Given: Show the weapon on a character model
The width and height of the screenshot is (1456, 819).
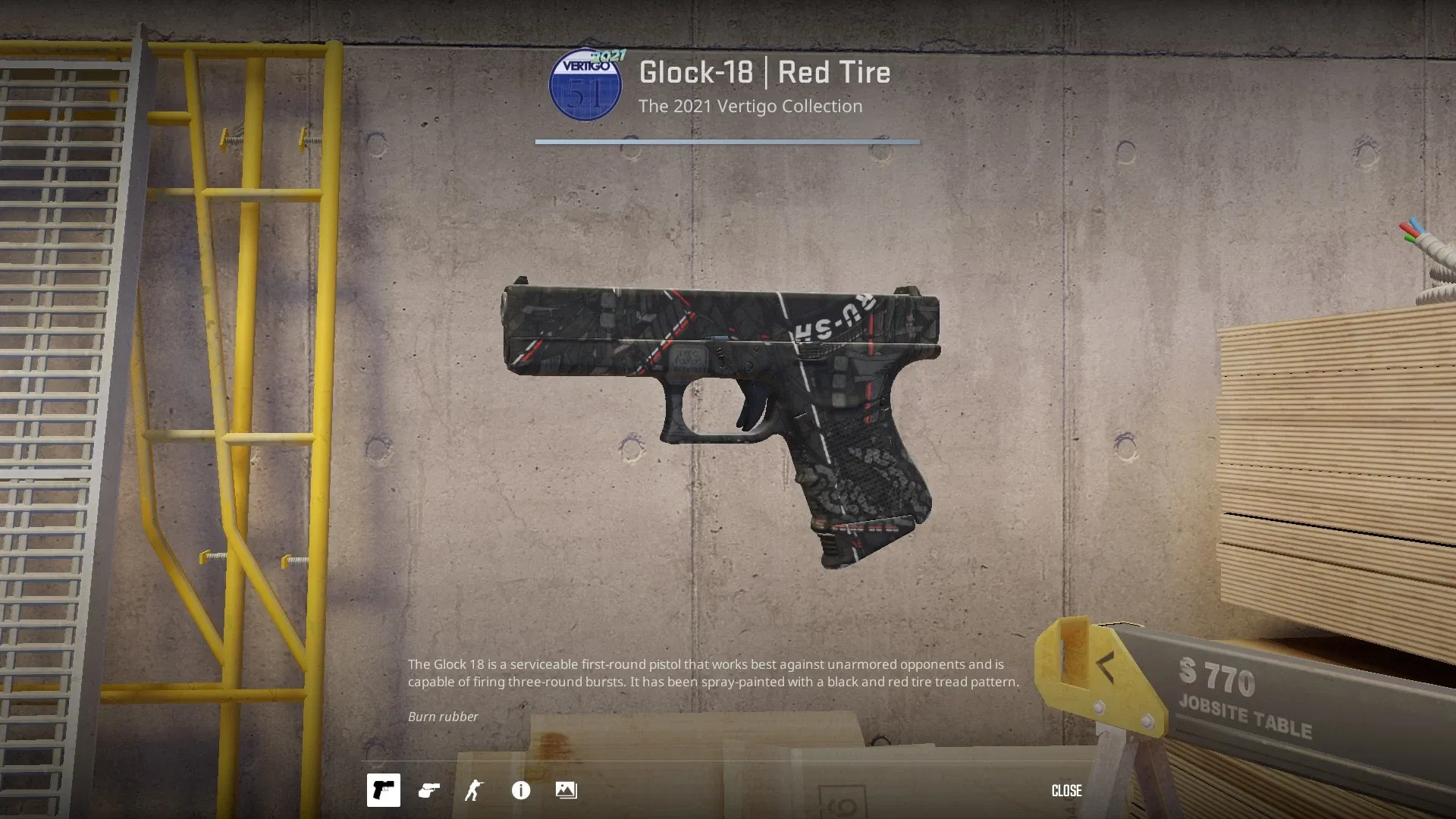Looking at the screenshot, I should click(x=475, y=790).
